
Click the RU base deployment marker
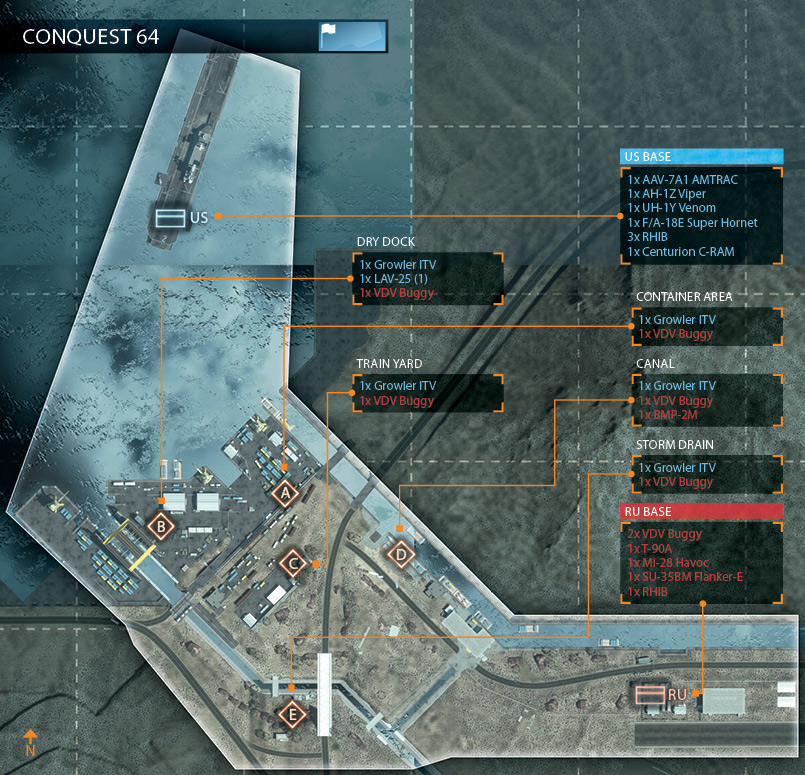click(650, 693)
